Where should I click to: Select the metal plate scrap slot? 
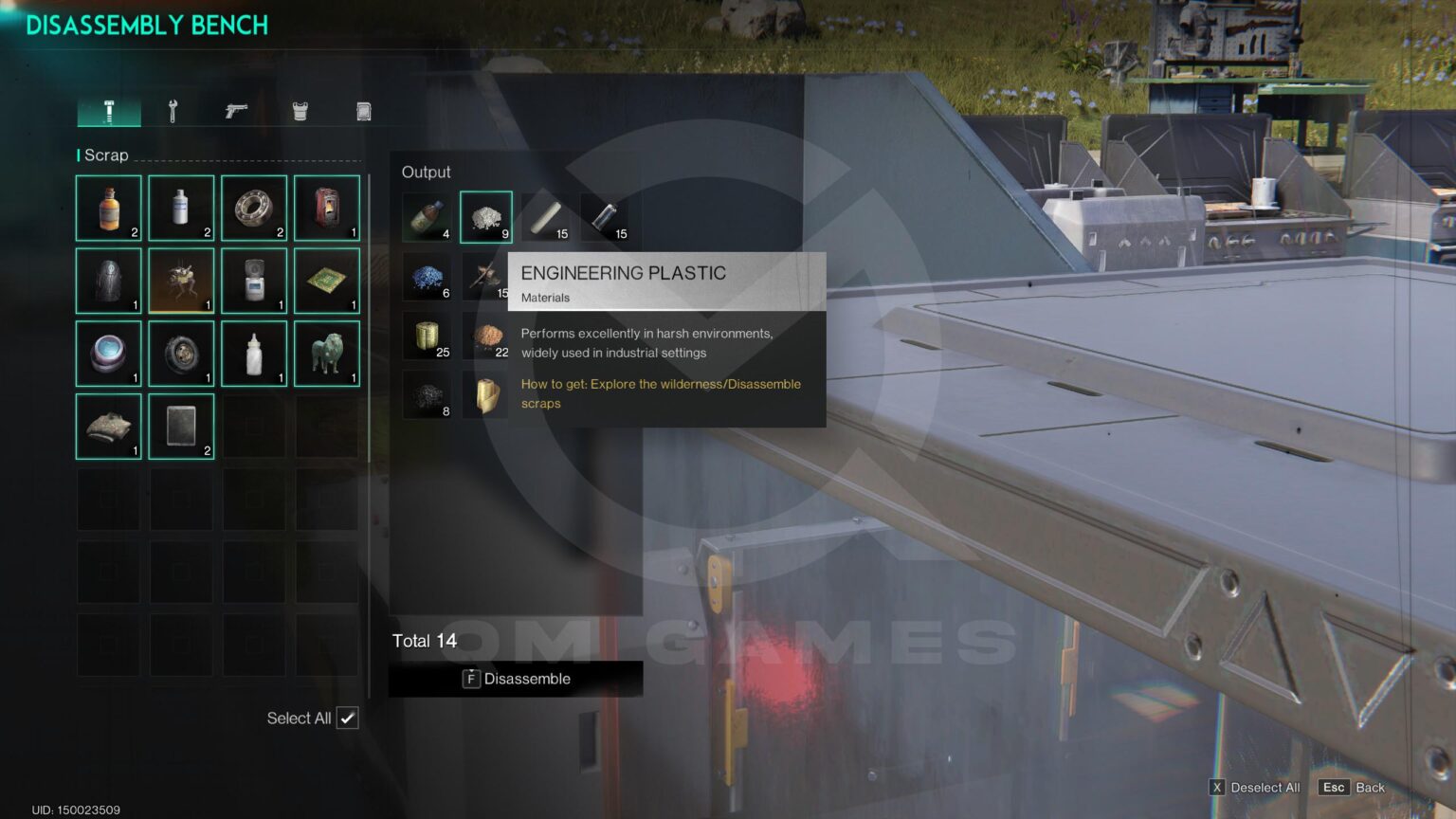point(181,427)
